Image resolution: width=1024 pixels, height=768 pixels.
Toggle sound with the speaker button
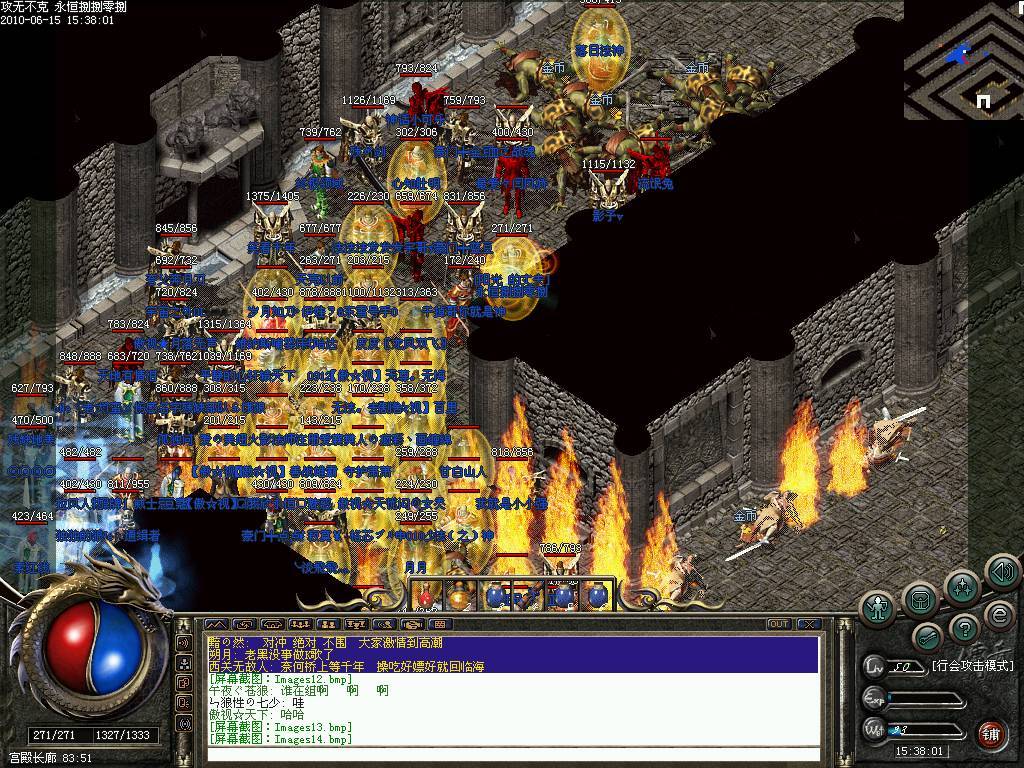[x=1002, y=571]
